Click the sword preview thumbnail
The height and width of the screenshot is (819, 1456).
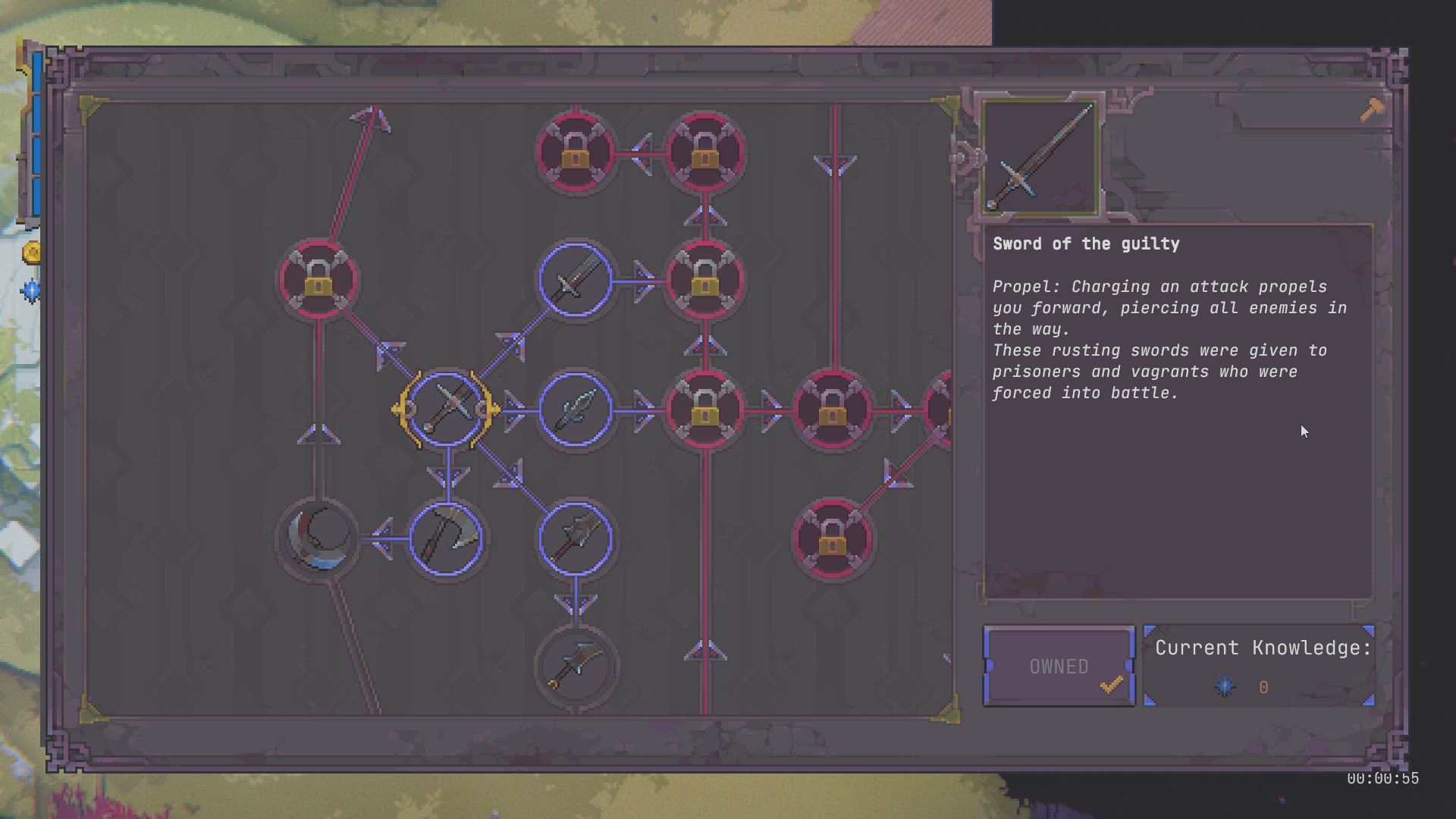click(1040, 156)
